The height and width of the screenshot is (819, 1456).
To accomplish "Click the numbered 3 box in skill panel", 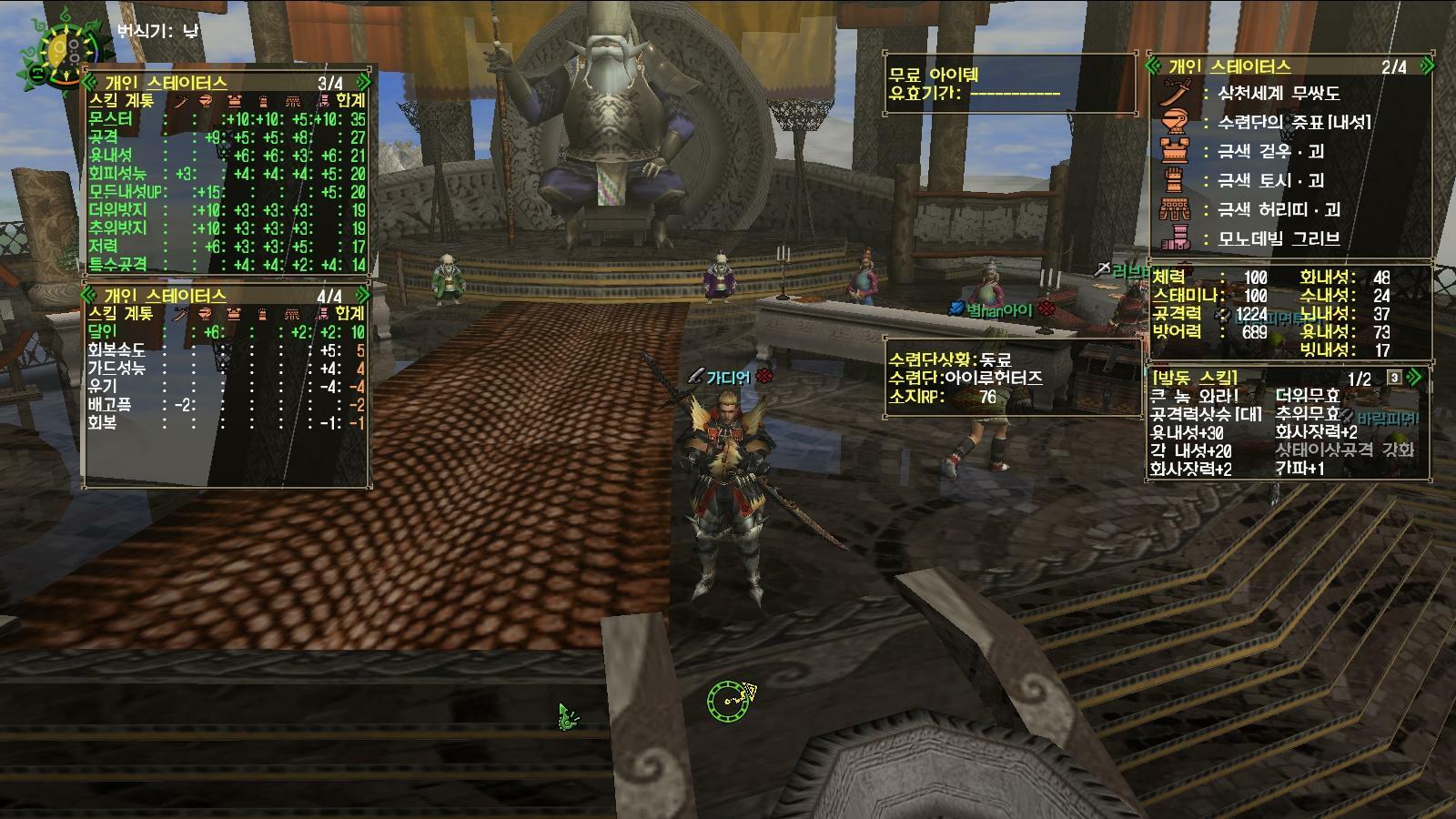I will 1394,378.
